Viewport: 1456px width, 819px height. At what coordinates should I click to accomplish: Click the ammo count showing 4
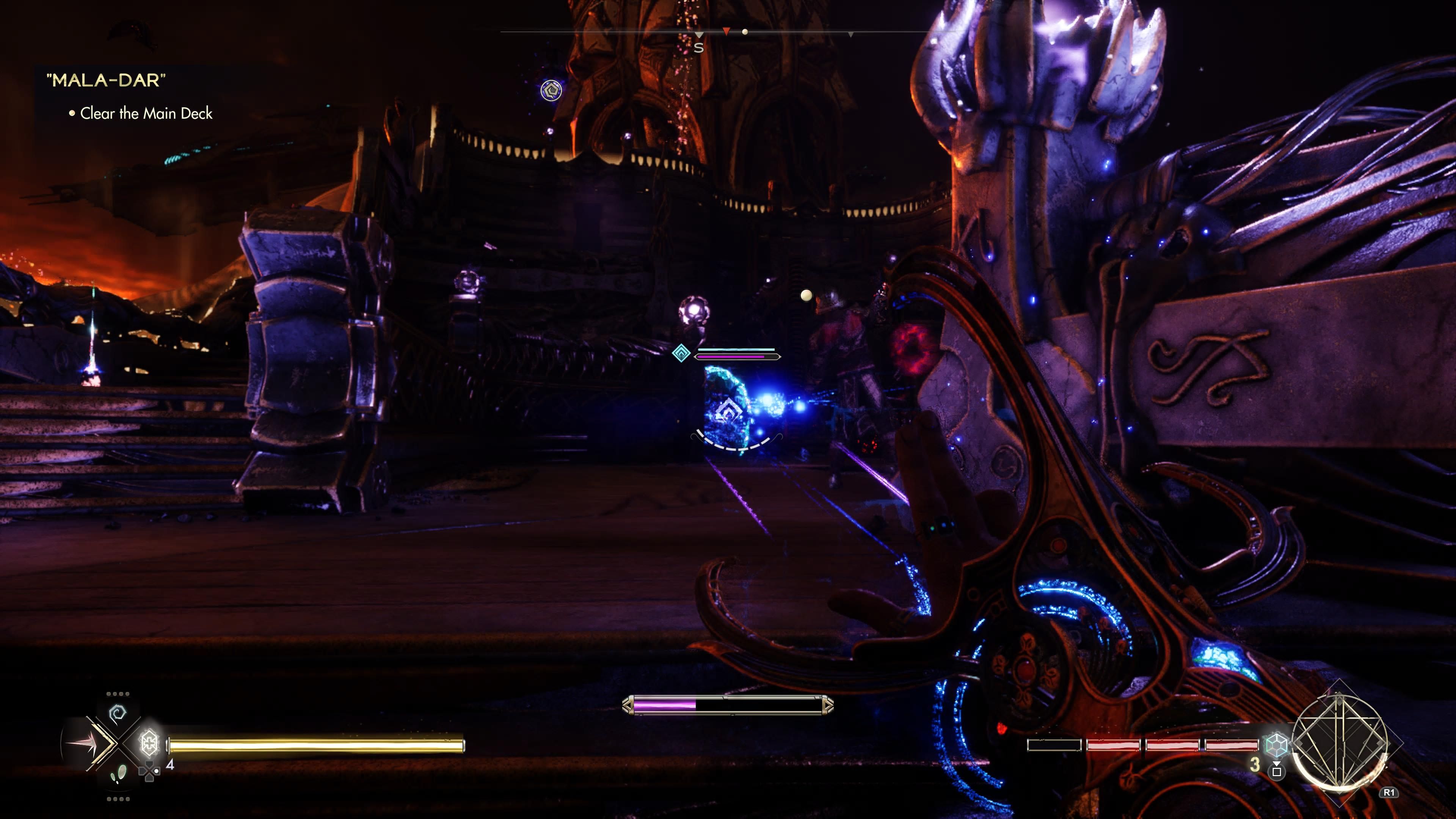click(x=171, y=764)
